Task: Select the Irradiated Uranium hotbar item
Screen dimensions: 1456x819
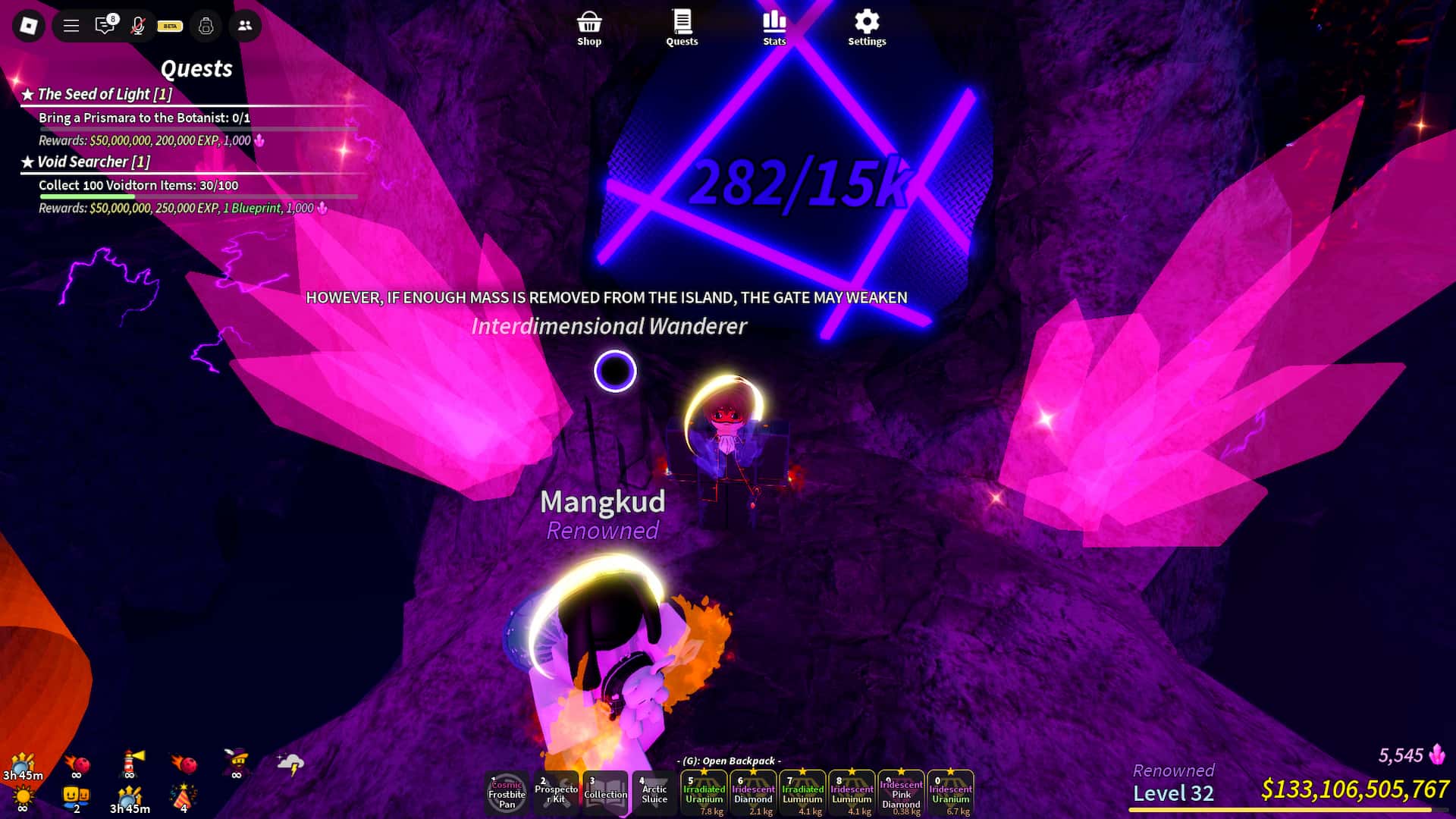Action: tap(704, 792)
